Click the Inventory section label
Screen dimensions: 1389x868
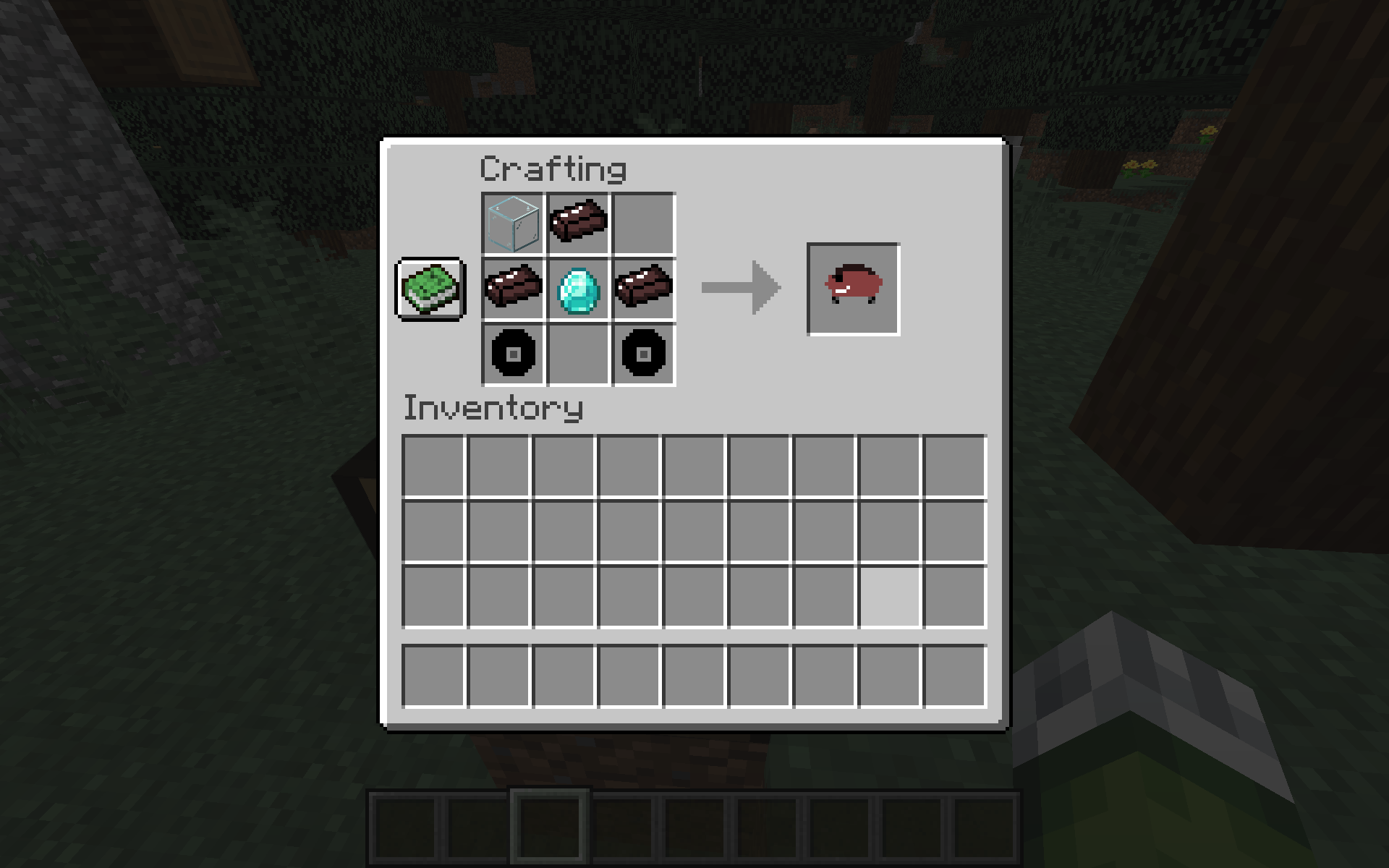coord(494,409)
